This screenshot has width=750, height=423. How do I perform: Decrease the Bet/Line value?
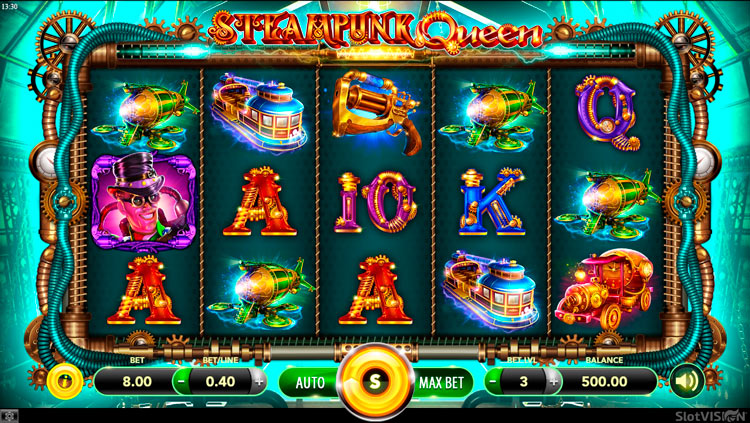[181, 381]
